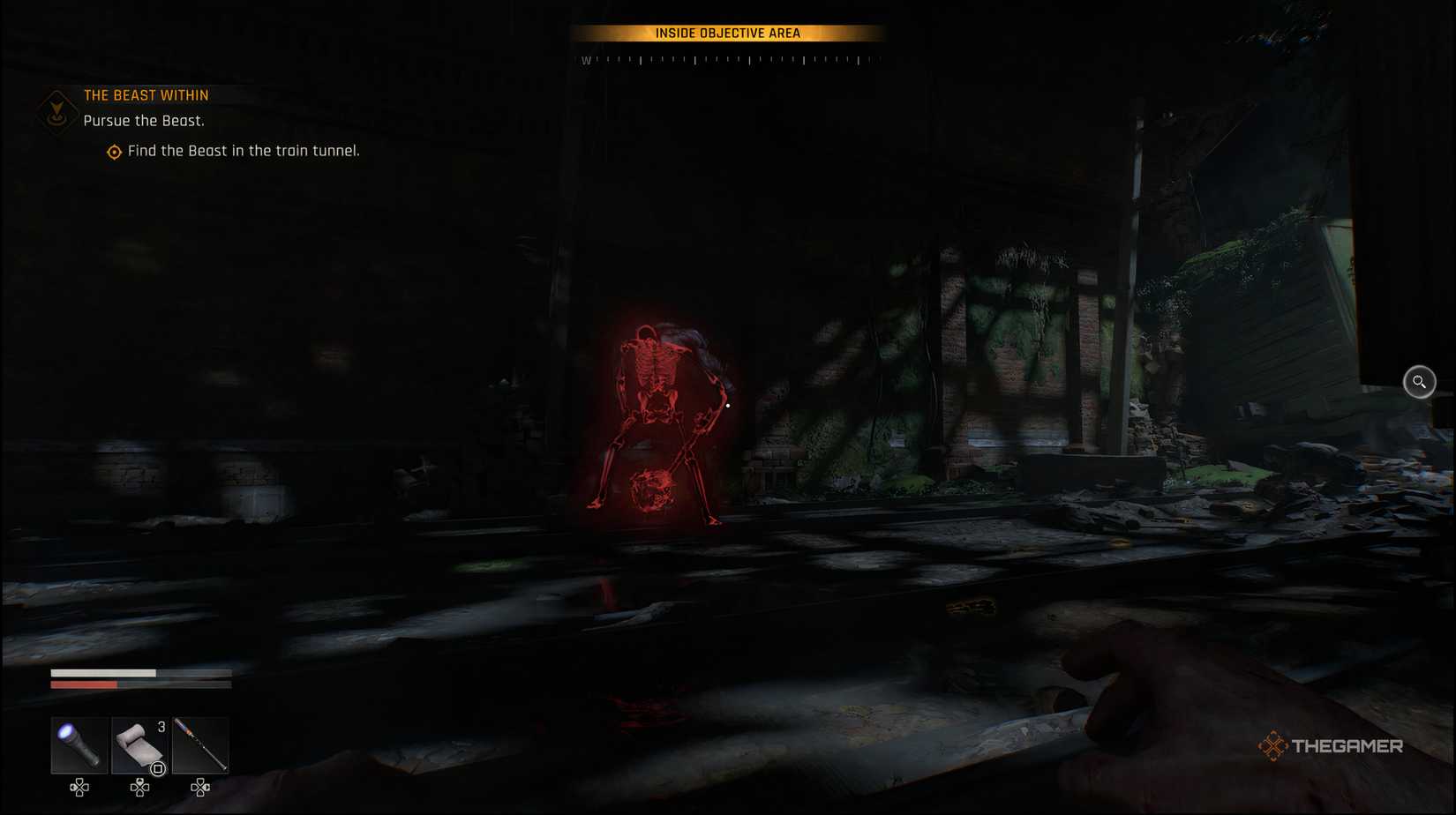Click the red health bar segment

tap(84, 684)
